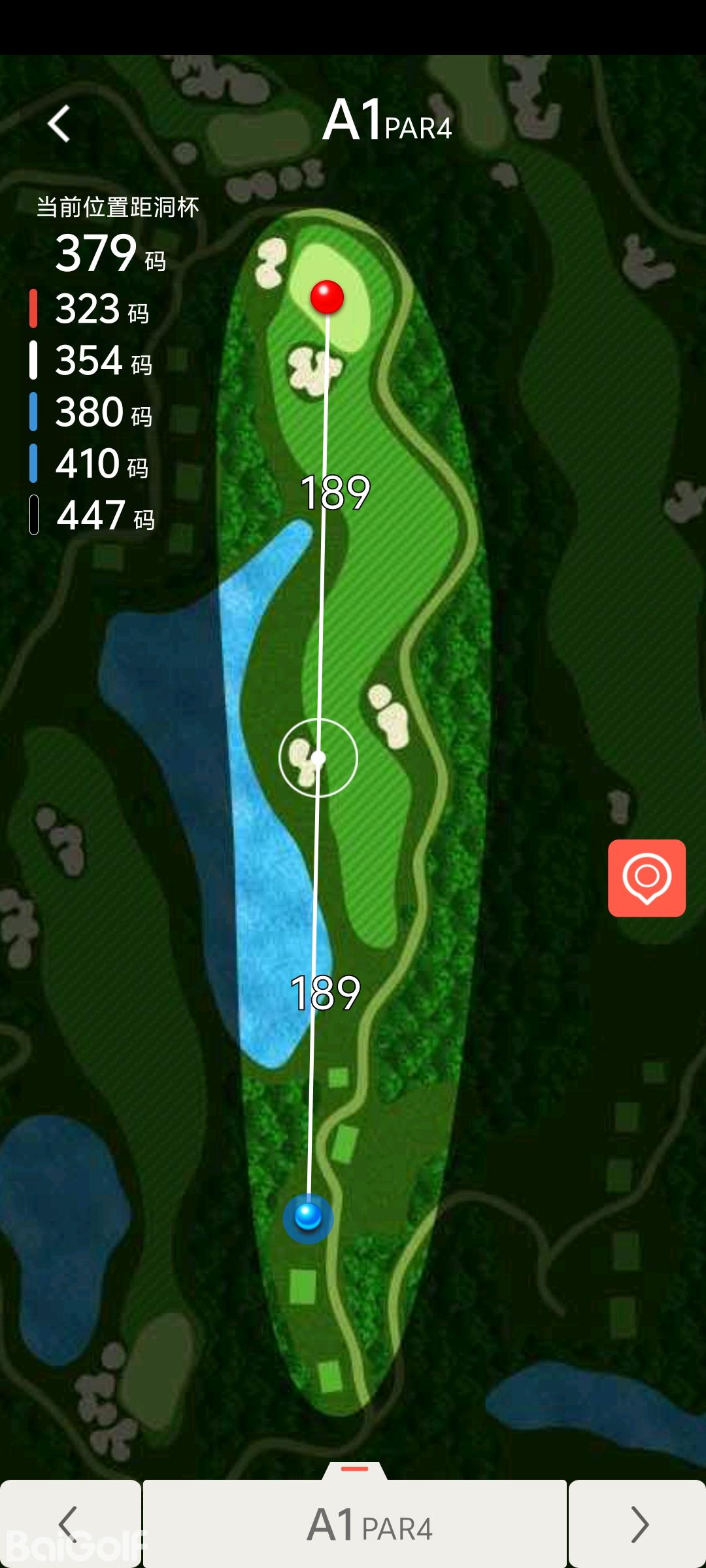Image resolution: width=706 pixels, height=1568 pixels.
Task: Go back using the top-left arrow
Action: [x=59, y=123]
